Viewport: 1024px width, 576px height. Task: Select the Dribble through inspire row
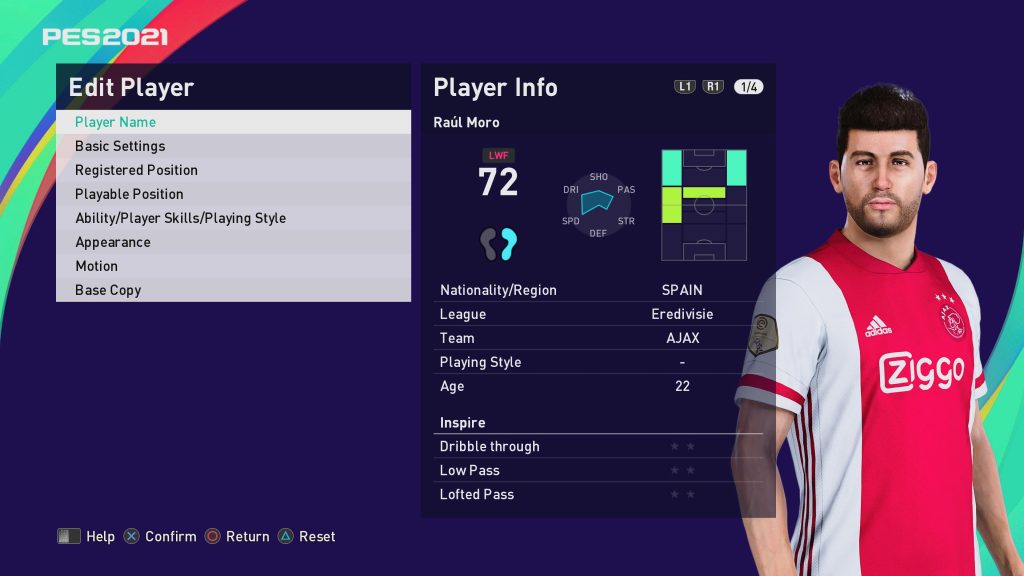pos(598,446)
